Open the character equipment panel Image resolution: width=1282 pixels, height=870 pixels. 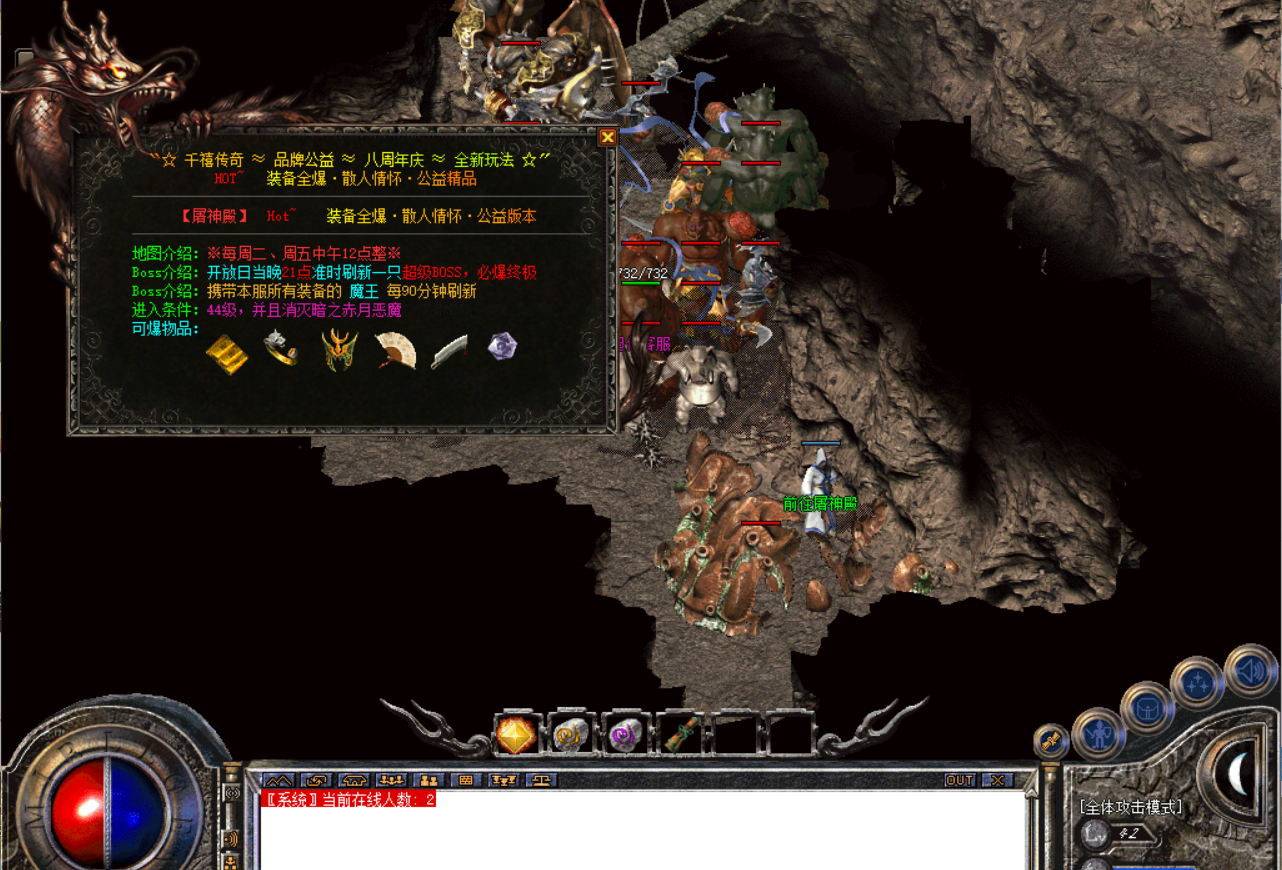pyautogui.click(x=1098, y=735)
